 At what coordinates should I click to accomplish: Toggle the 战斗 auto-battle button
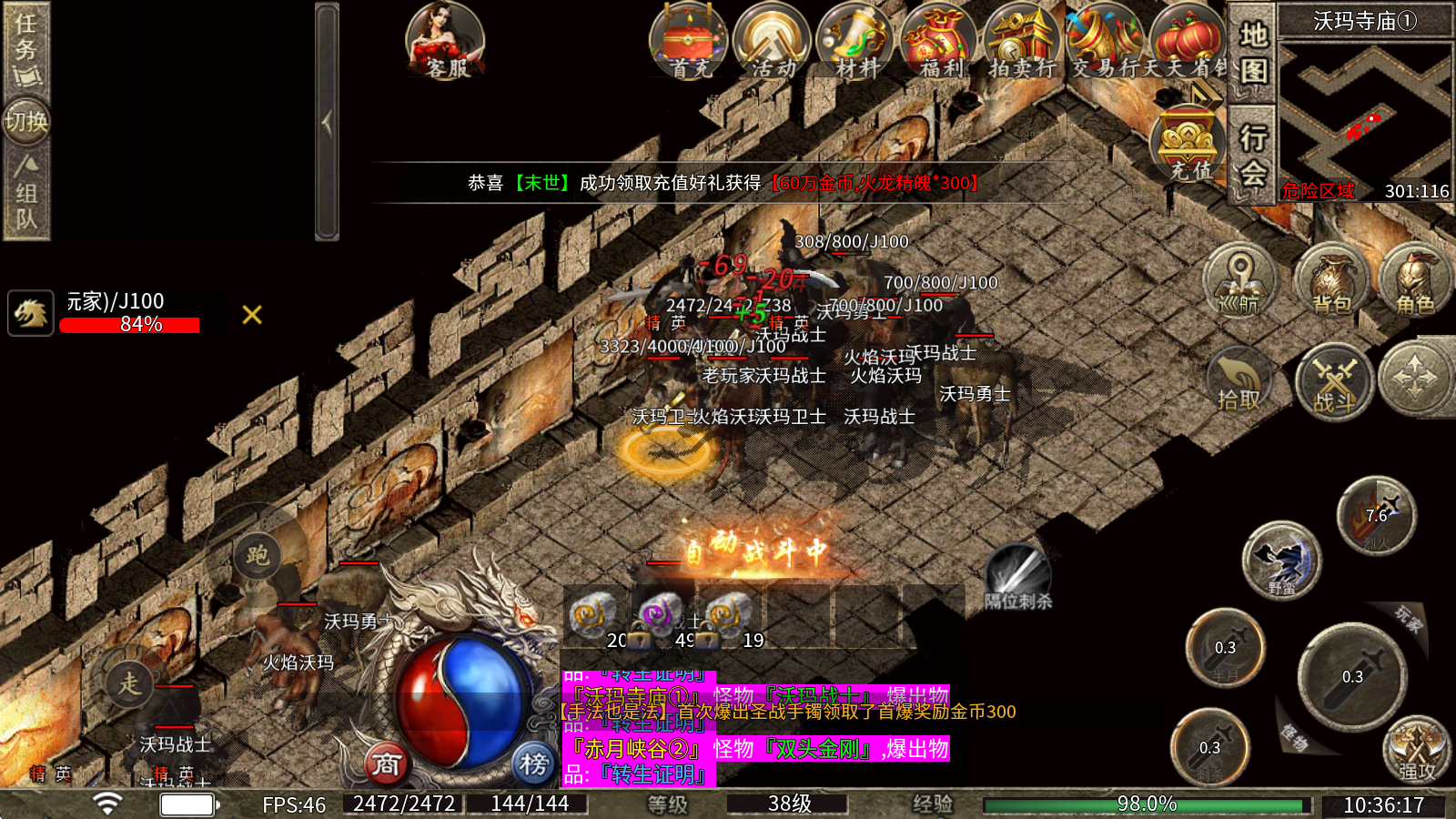(1334, 380)
